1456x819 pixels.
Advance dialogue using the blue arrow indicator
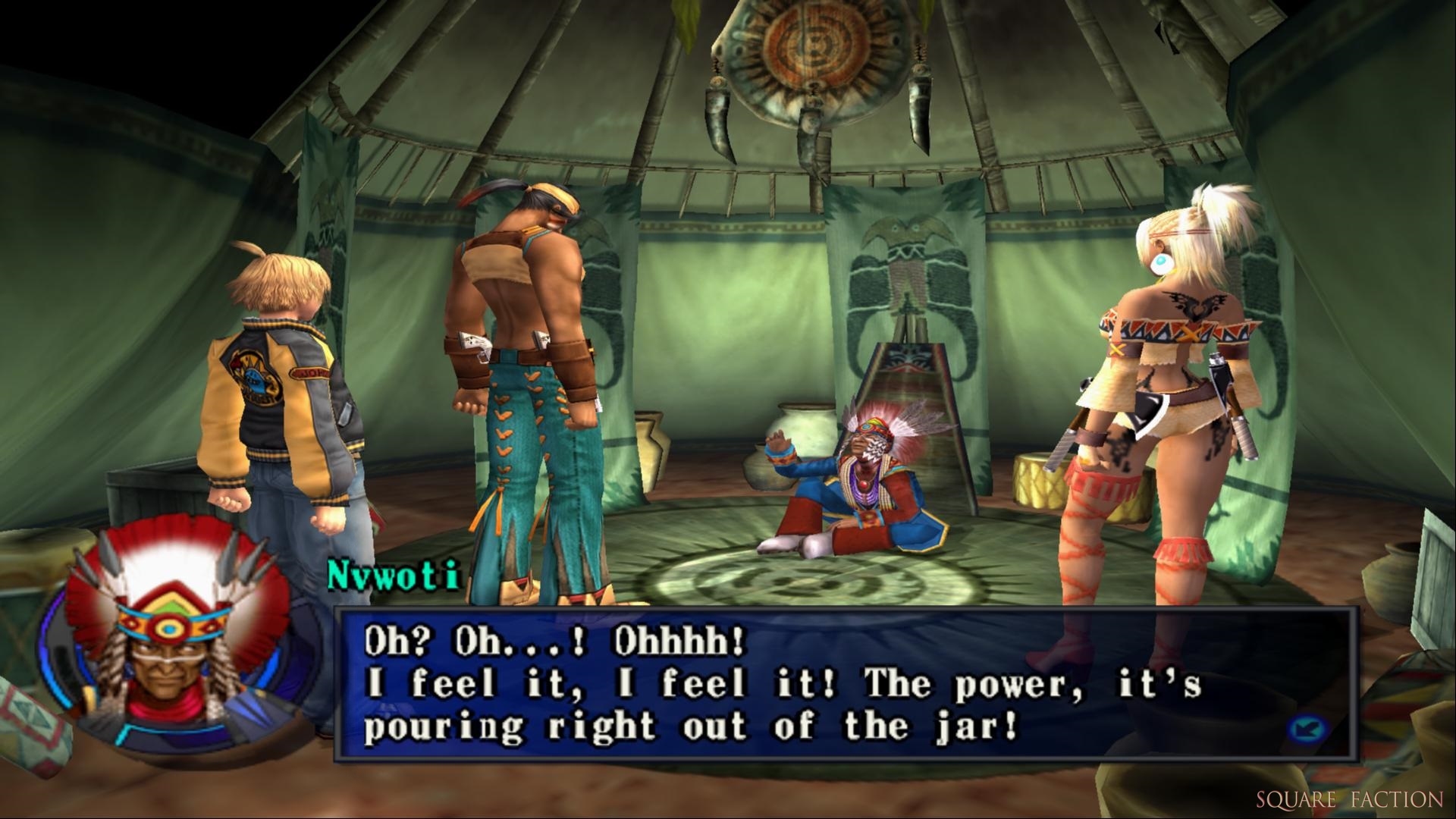(x=1306, y=729)
